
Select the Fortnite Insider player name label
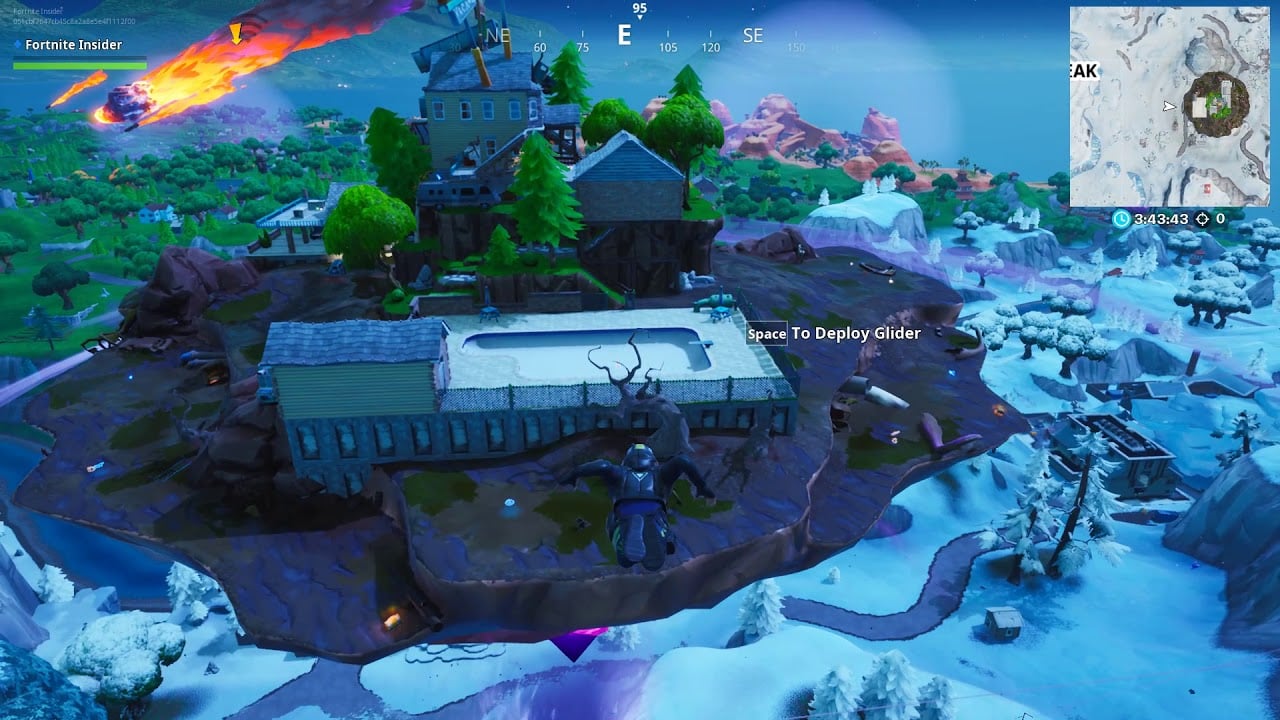click(71, 45)
